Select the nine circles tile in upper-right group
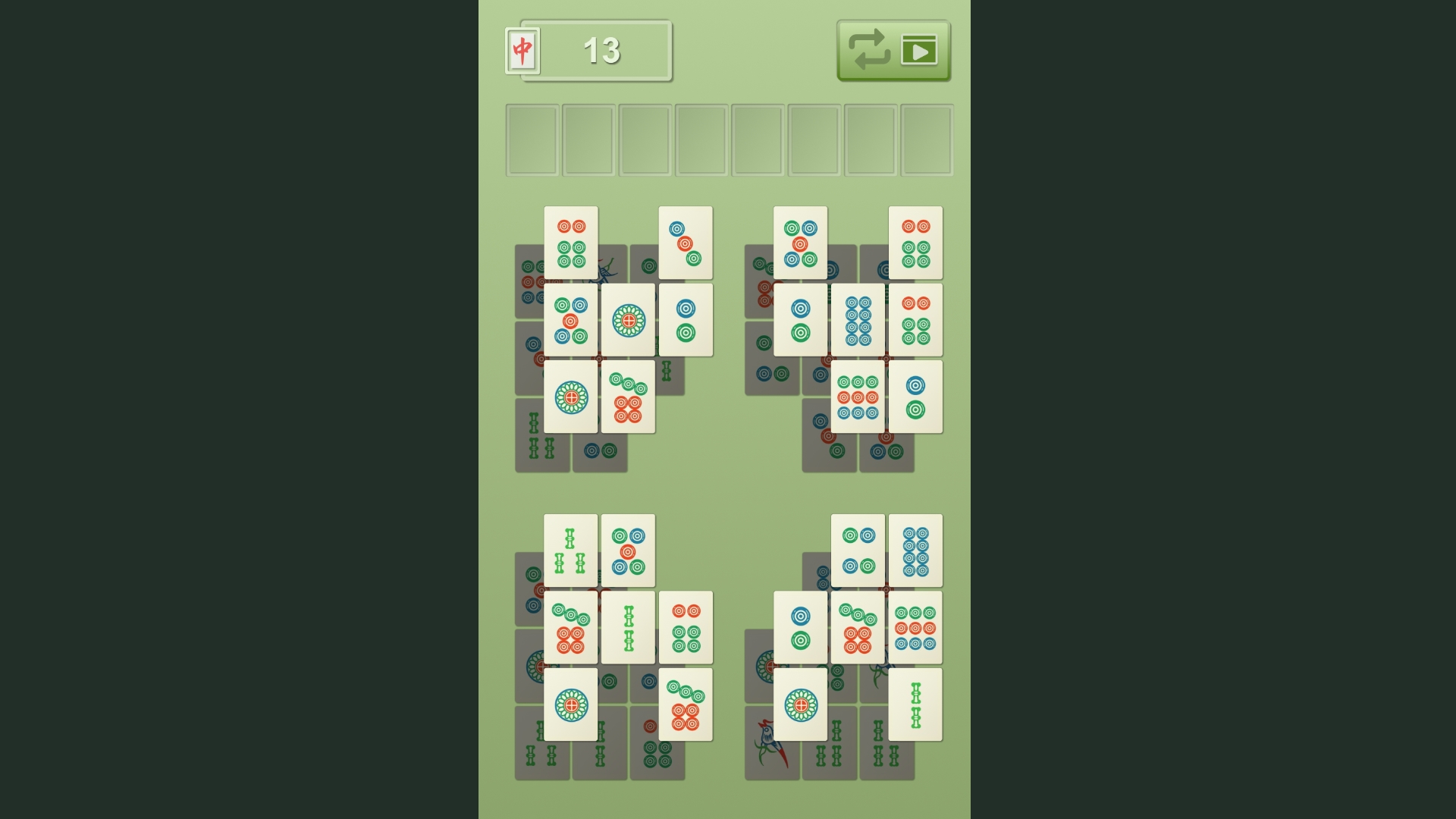 click(858, 397)
